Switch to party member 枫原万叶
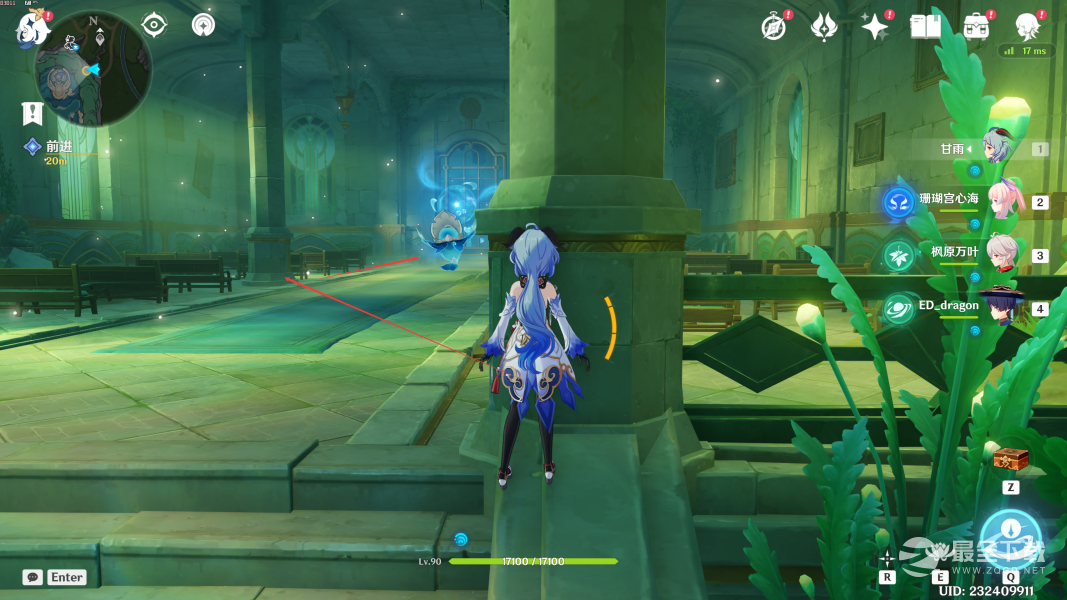1067x600 pixels. (1002, 254)
